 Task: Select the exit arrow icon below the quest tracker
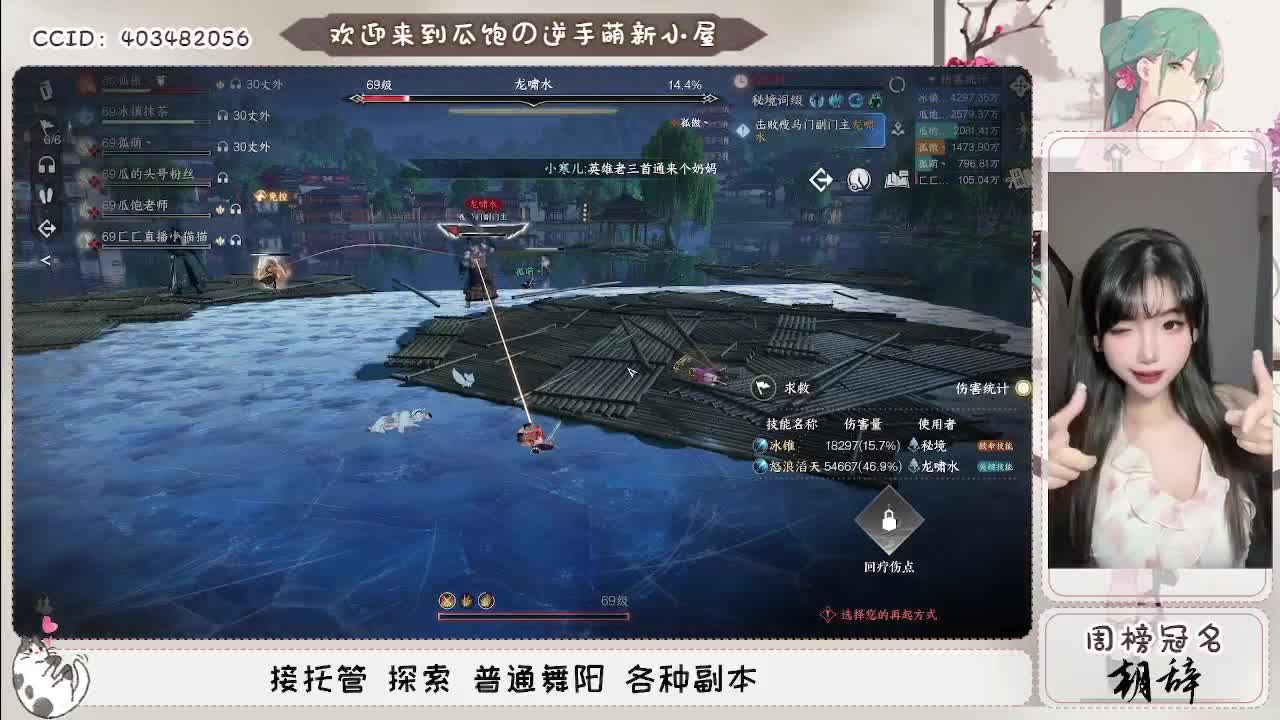[x=822, y=178]
